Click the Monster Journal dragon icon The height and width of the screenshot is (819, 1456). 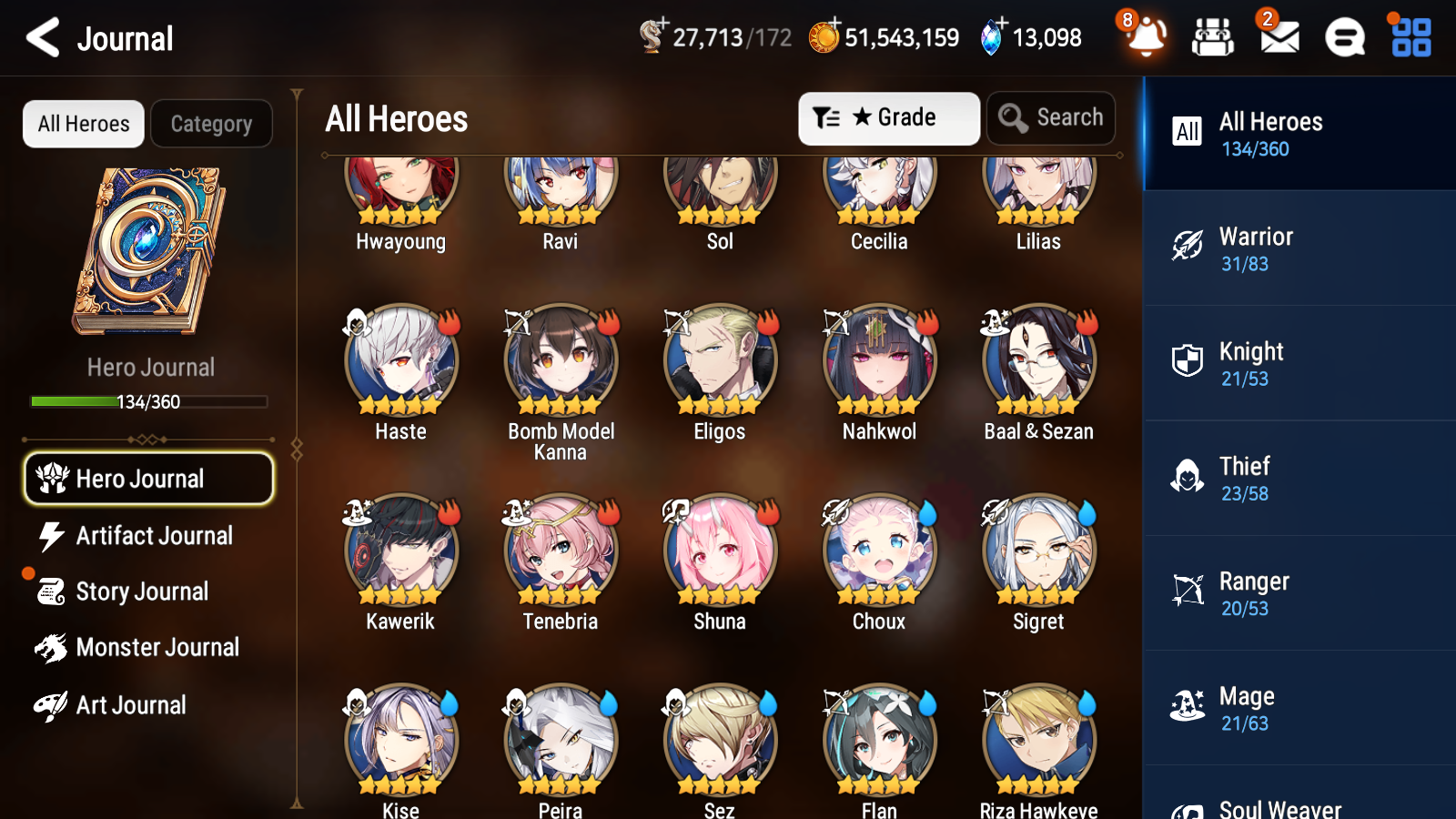tap(52, 648)
